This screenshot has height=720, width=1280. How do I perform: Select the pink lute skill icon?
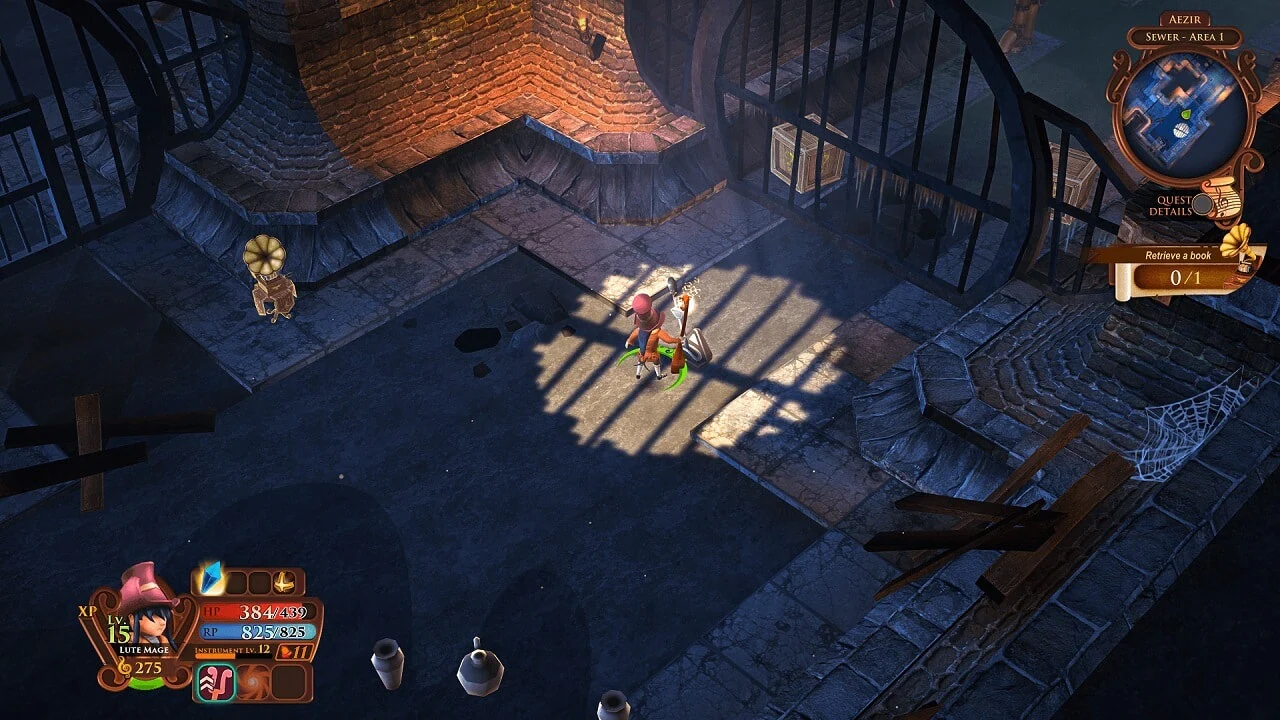(x=216, y=680)
